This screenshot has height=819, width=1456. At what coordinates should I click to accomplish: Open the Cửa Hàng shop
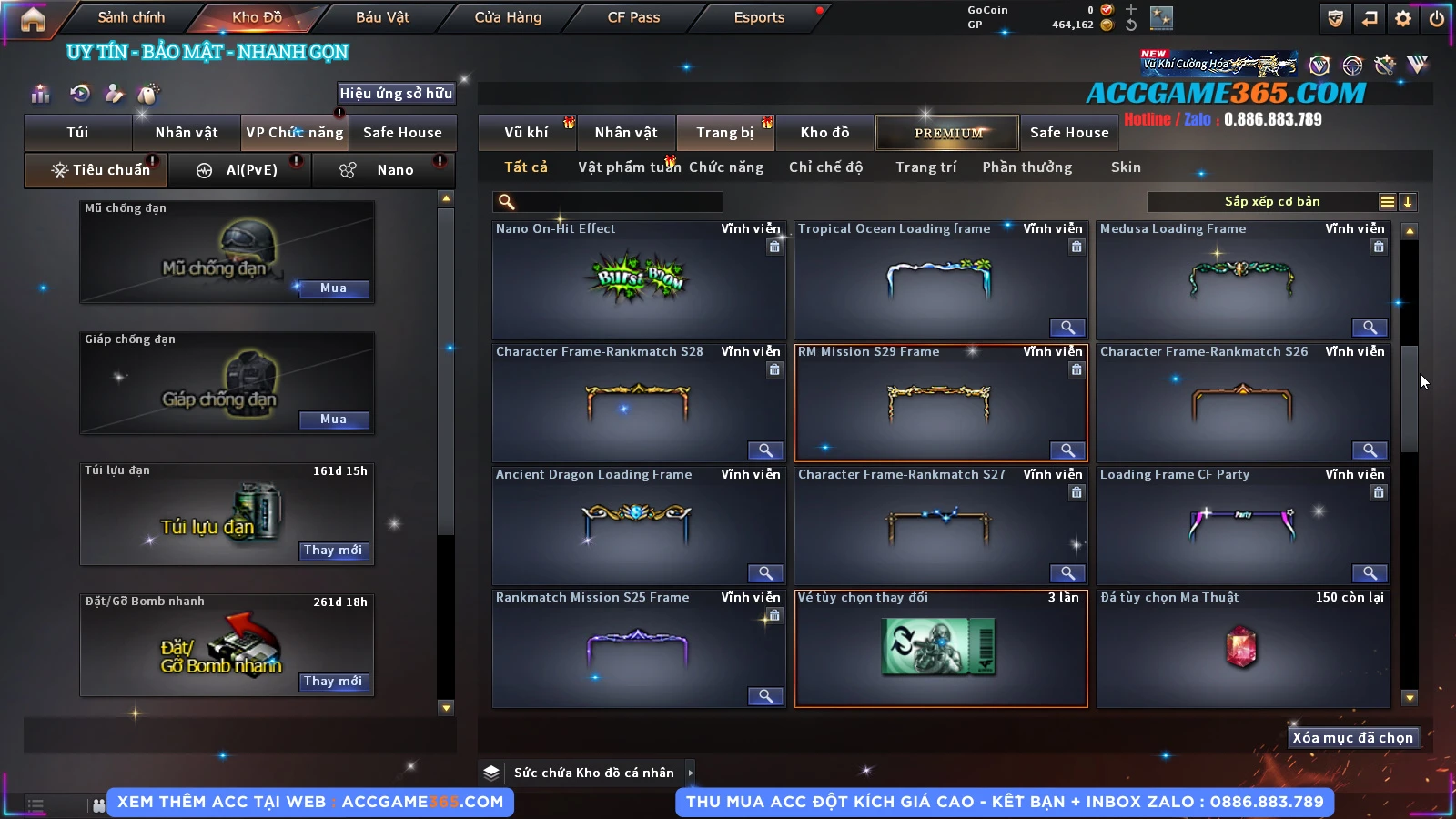(x=508, y=17)
